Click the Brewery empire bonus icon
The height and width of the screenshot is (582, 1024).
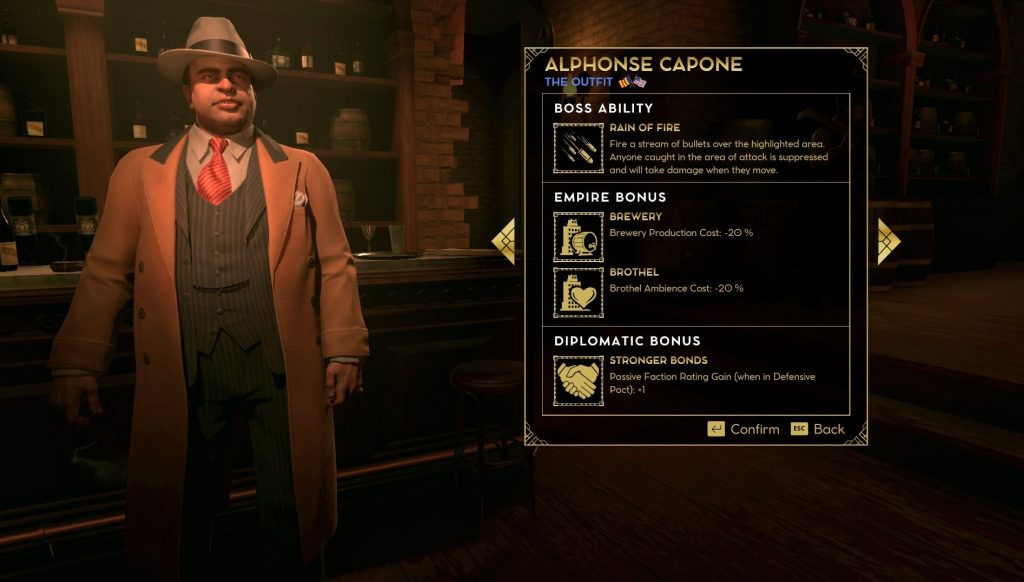578,237
